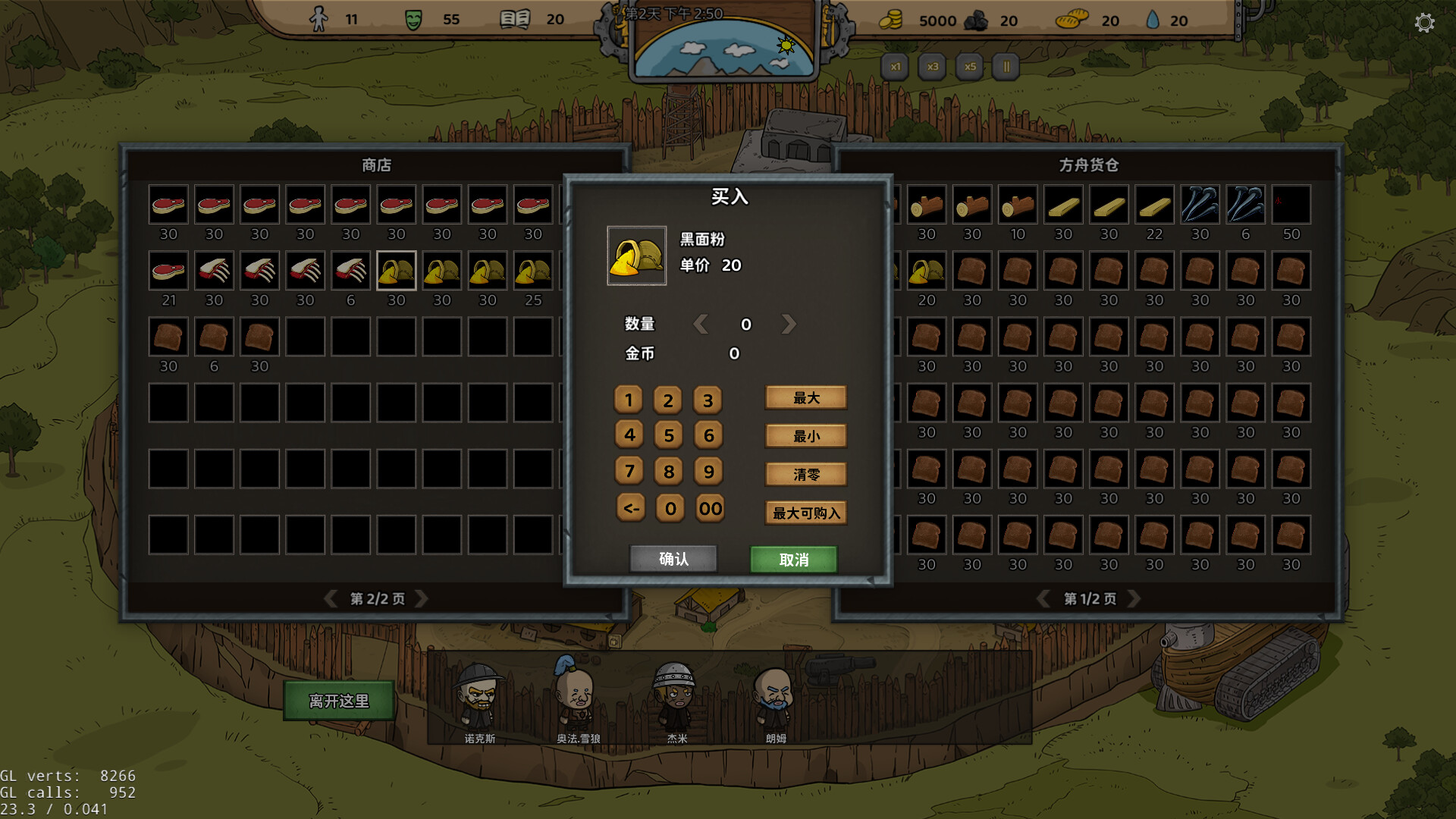Set game speed to x3
The height and width of the screenshot is (819, 1456).
point(932,67)
